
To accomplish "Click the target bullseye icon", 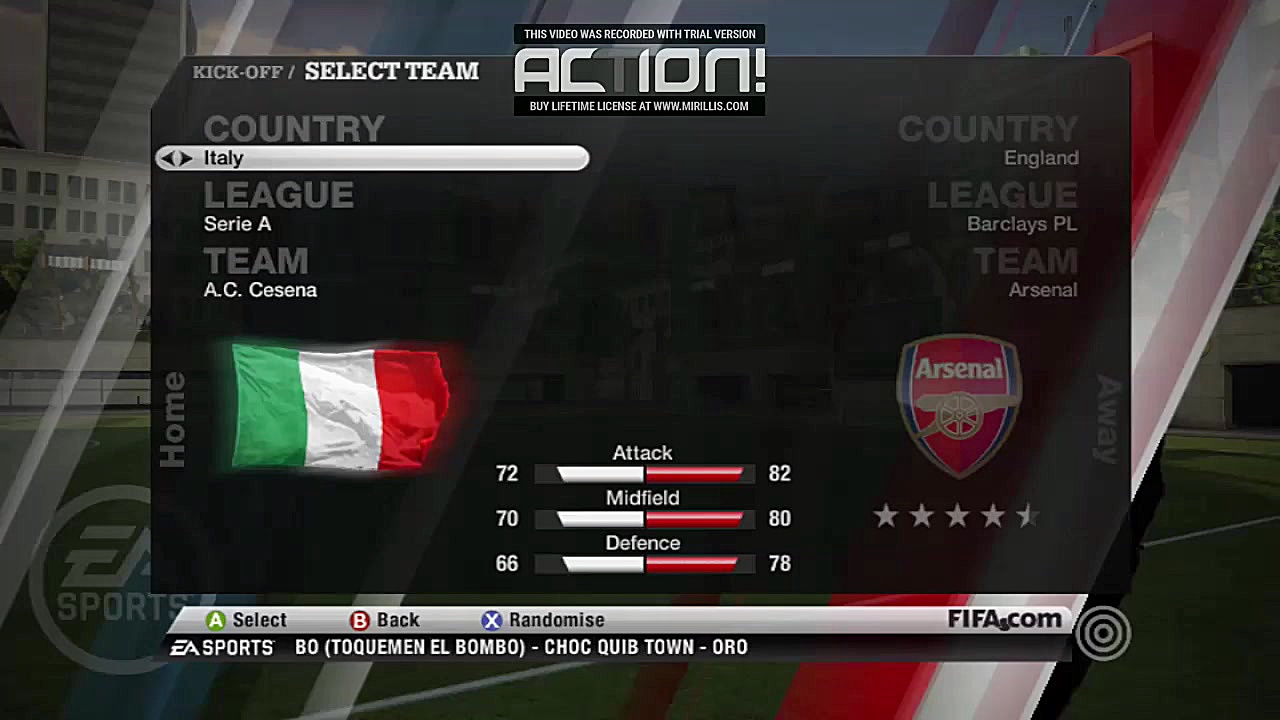I will pos(1103,634).
